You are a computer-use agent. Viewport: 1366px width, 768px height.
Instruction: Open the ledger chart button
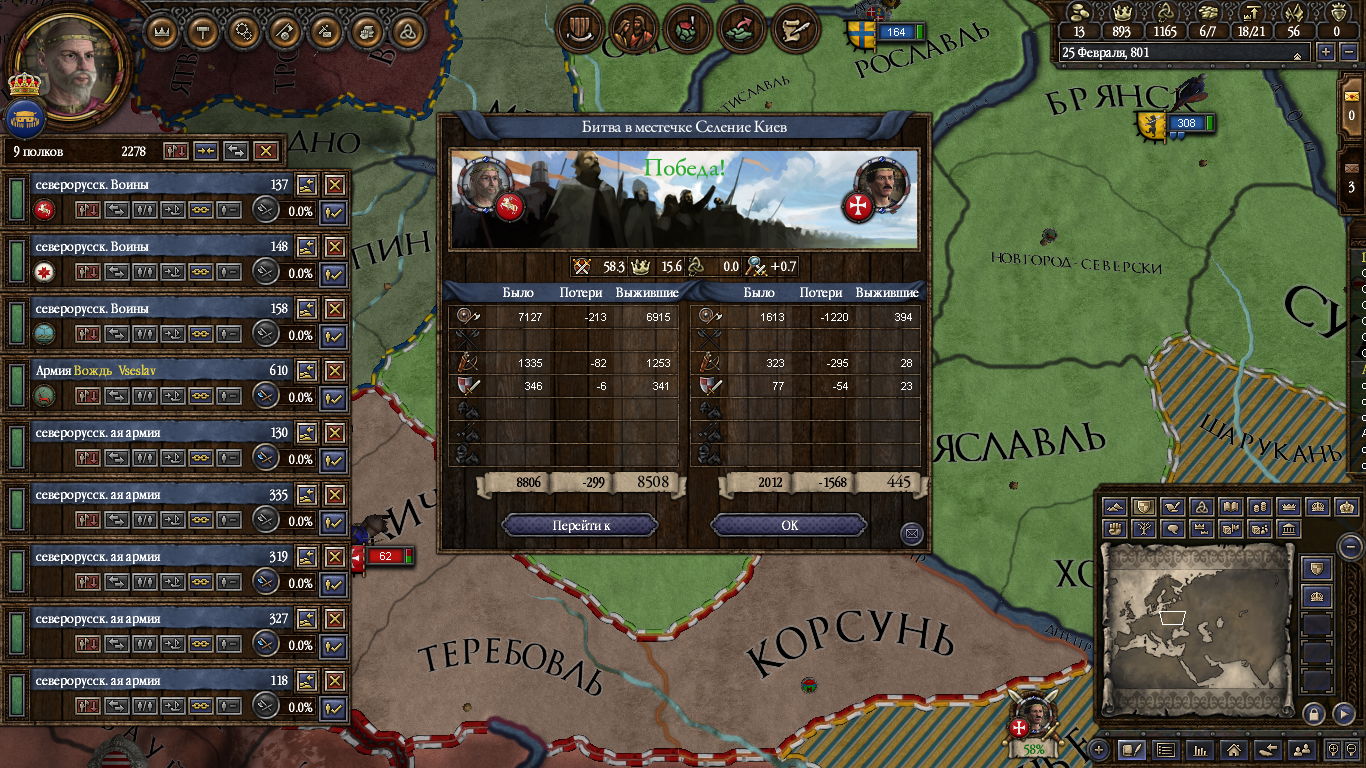[x=1200, y=749]
